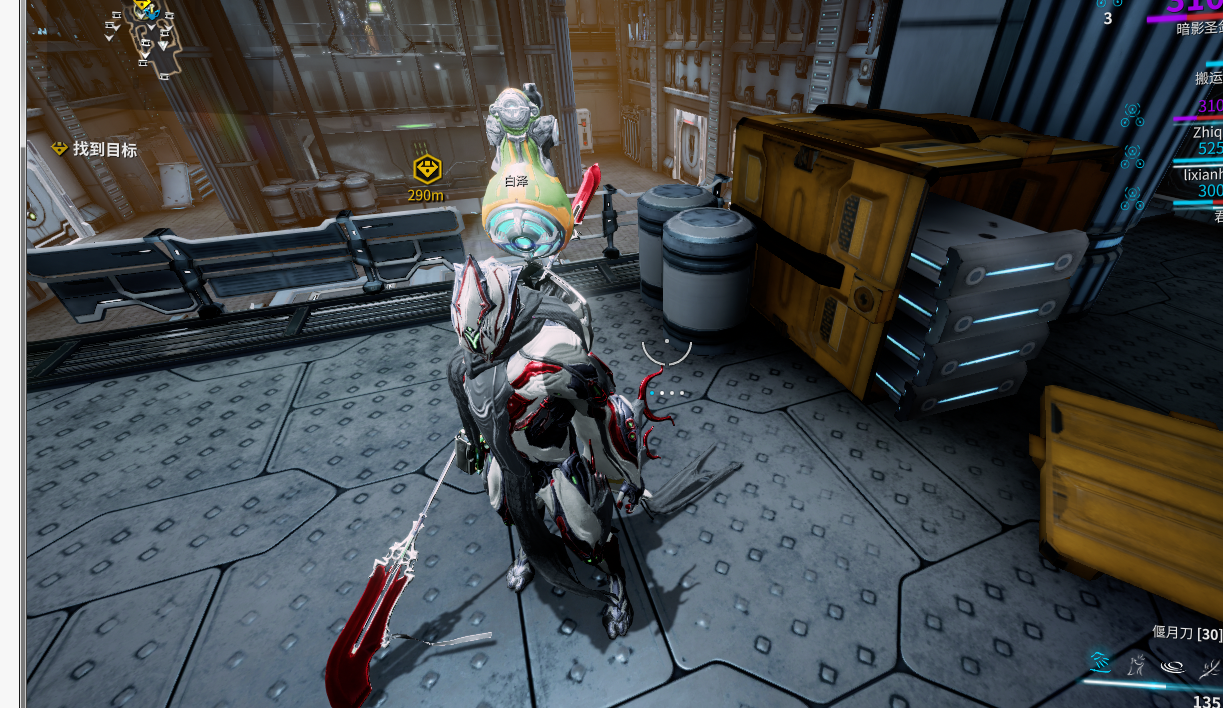Click the minimap in the corner
Viewport: 1223px width, 708px height.
(146, 35)
